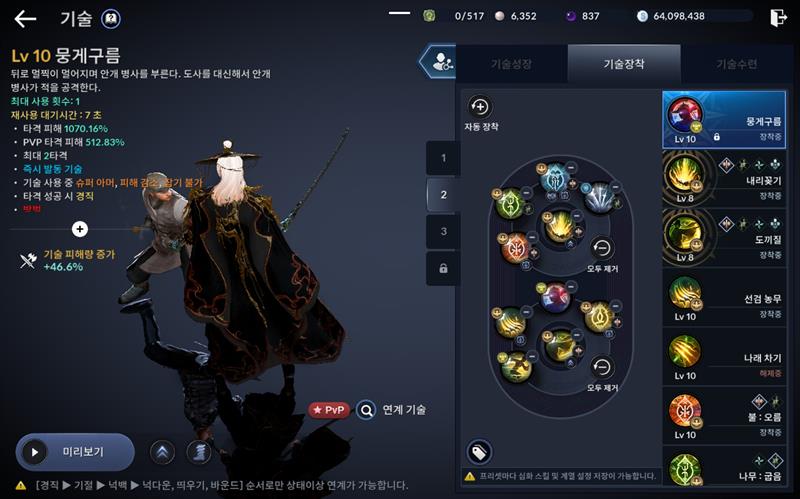Choose skill preset 3
This screenshot has width=800, height=499.
[443, 231]
